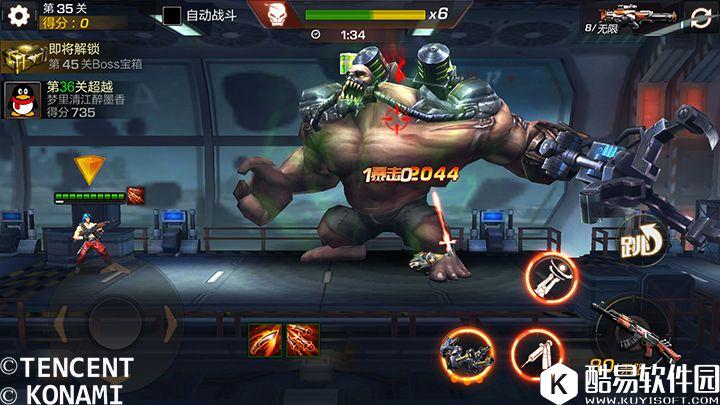Move left with the joystick arrow
The width and height of the screenshot is (720, 405).
coord(60,325)
